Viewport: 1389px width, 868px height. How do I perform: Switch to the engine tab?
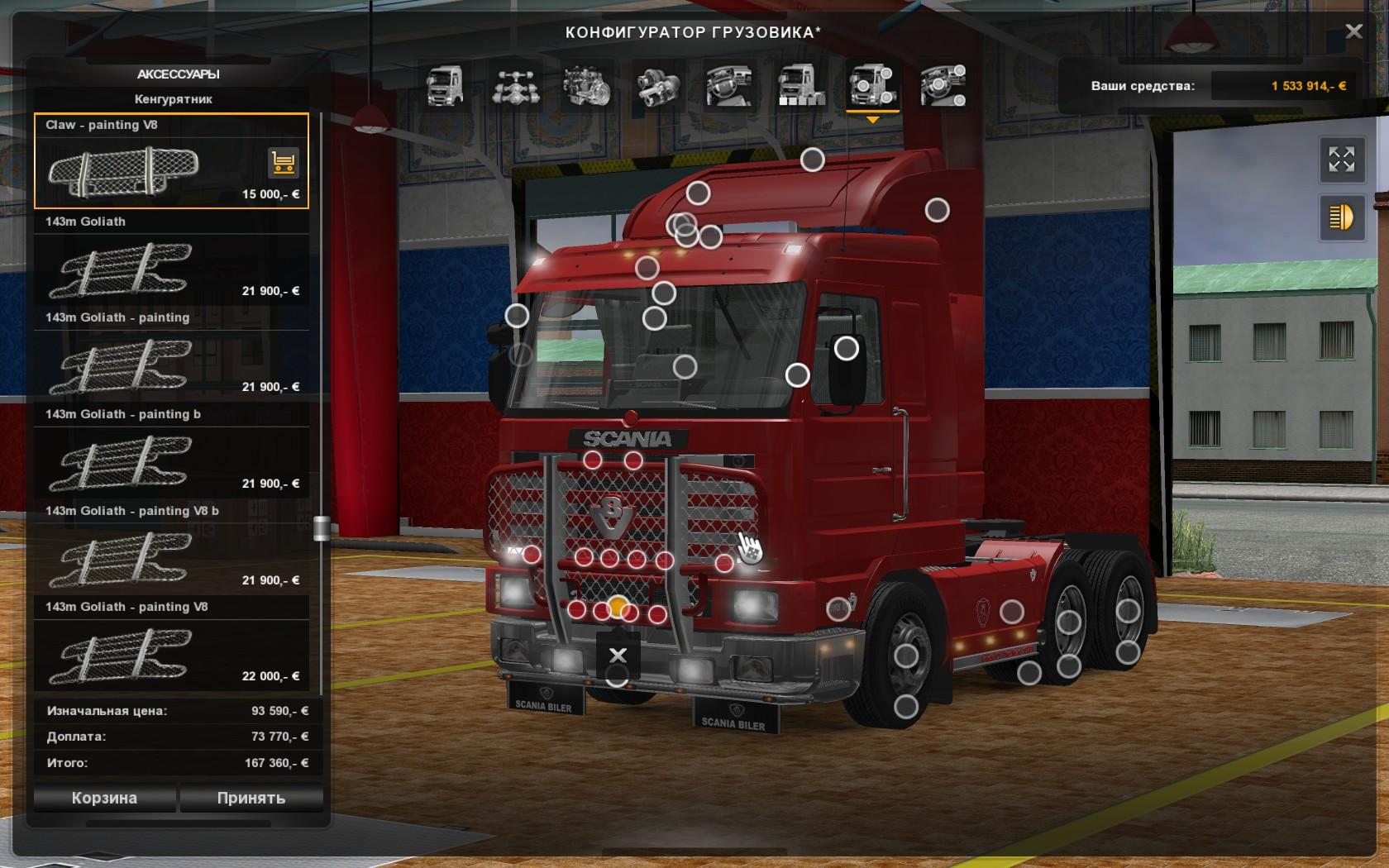587,86
